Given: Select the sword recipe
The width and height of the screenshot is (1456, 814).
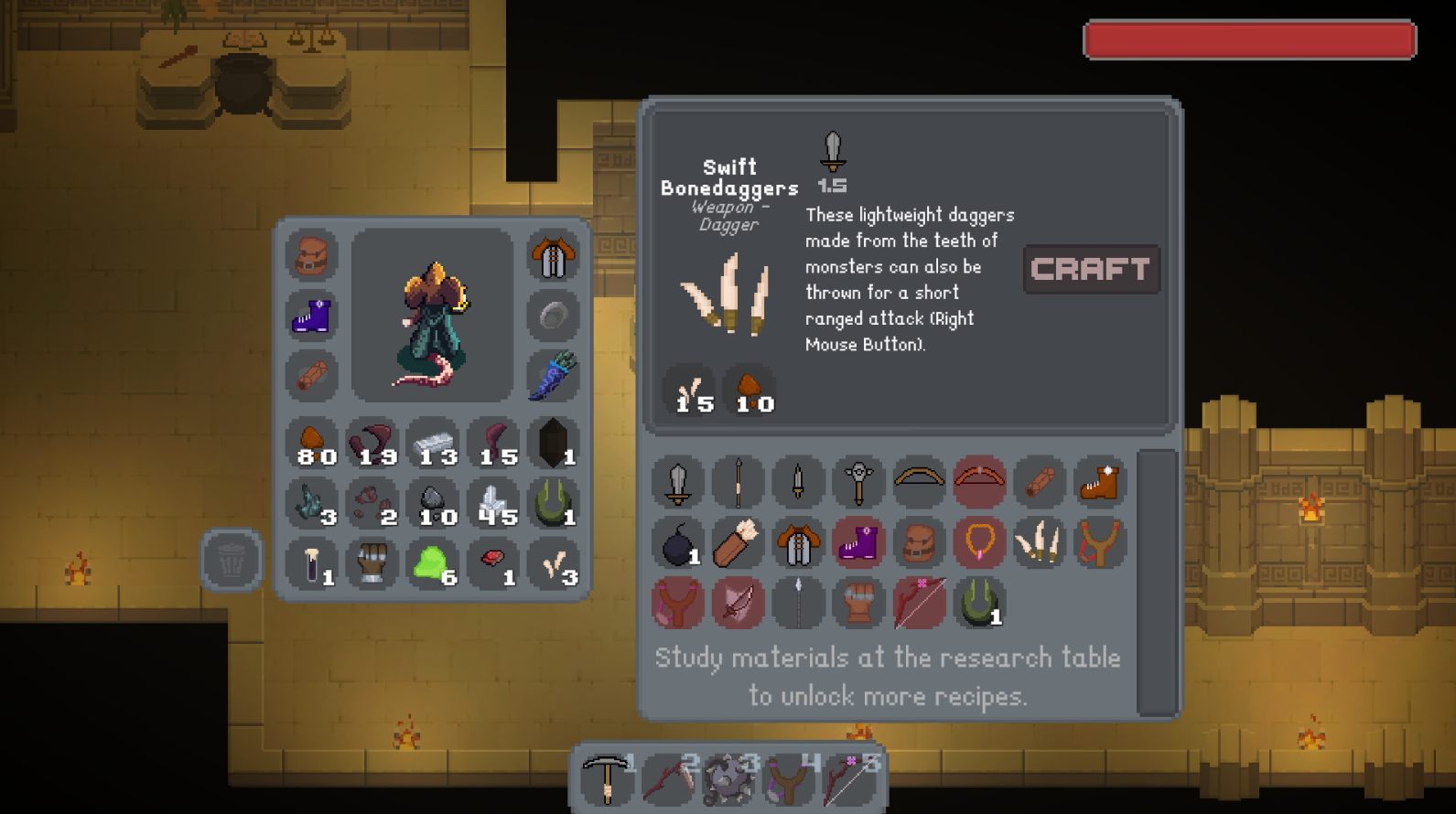Looking at the screenshot, I should [677, 482].
